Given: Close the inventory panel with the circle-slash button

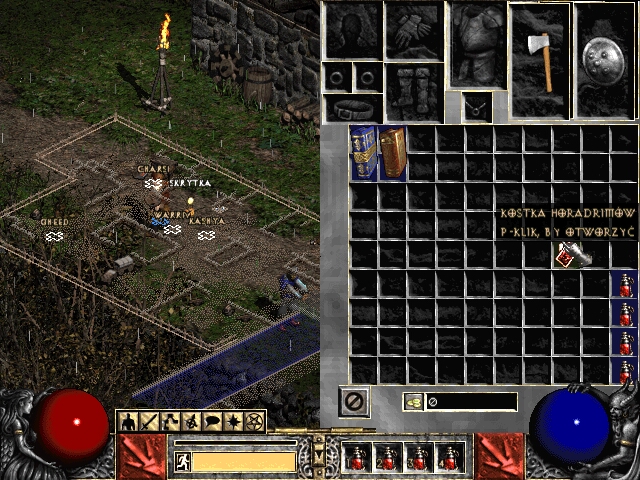Looking at the screenshot, I should tap(355, 402).
